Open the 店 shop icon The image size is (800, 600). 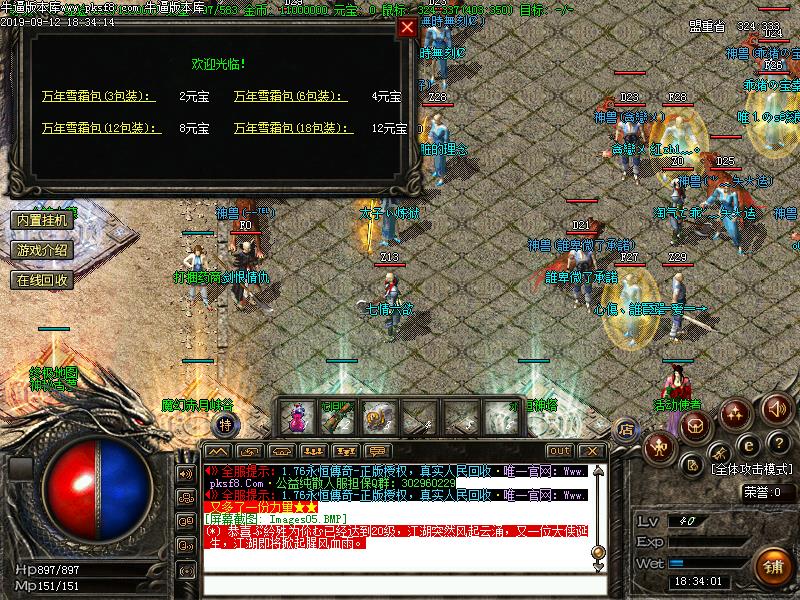point(626,428)
